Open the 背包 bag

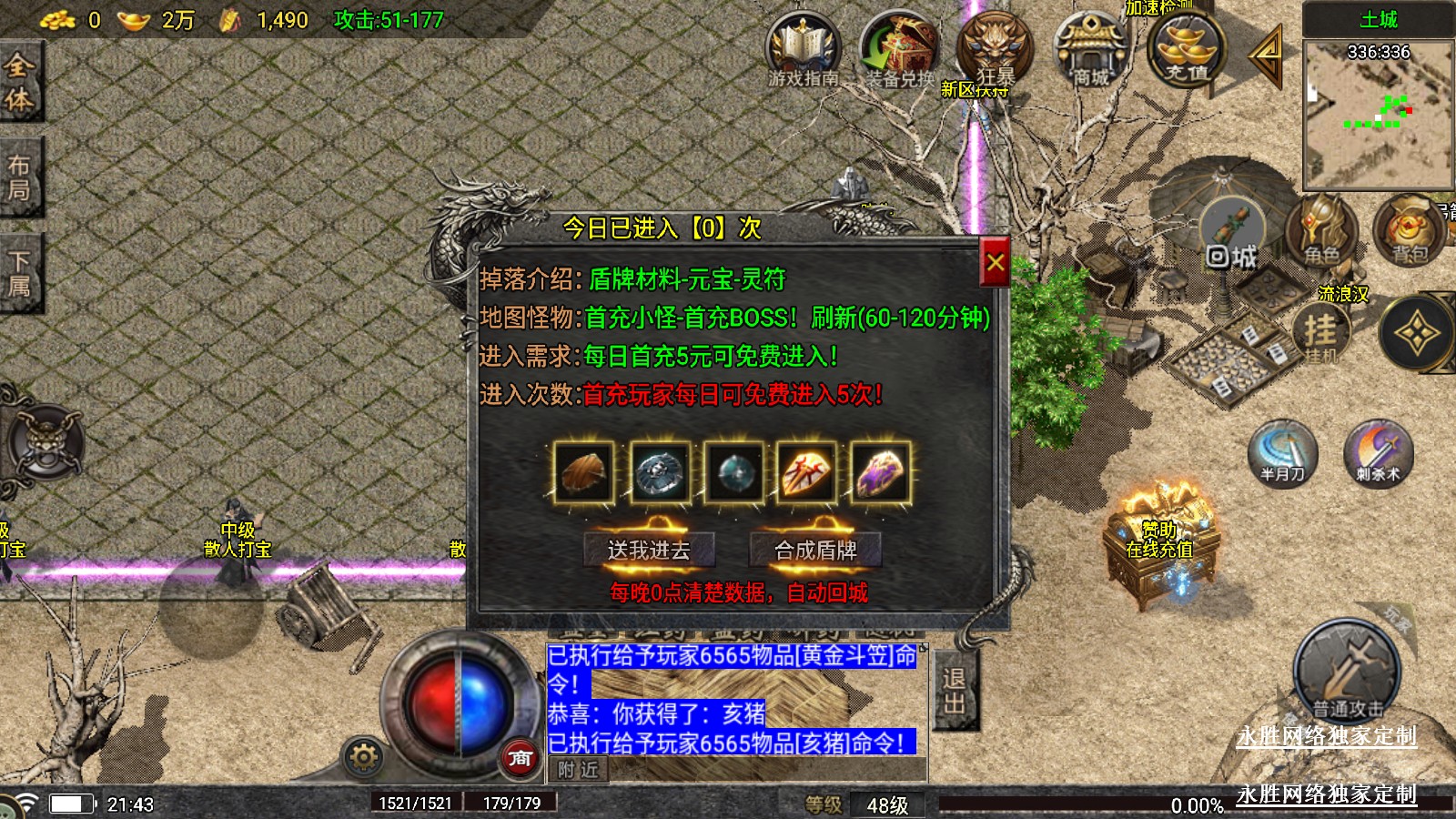(1409, 234)
